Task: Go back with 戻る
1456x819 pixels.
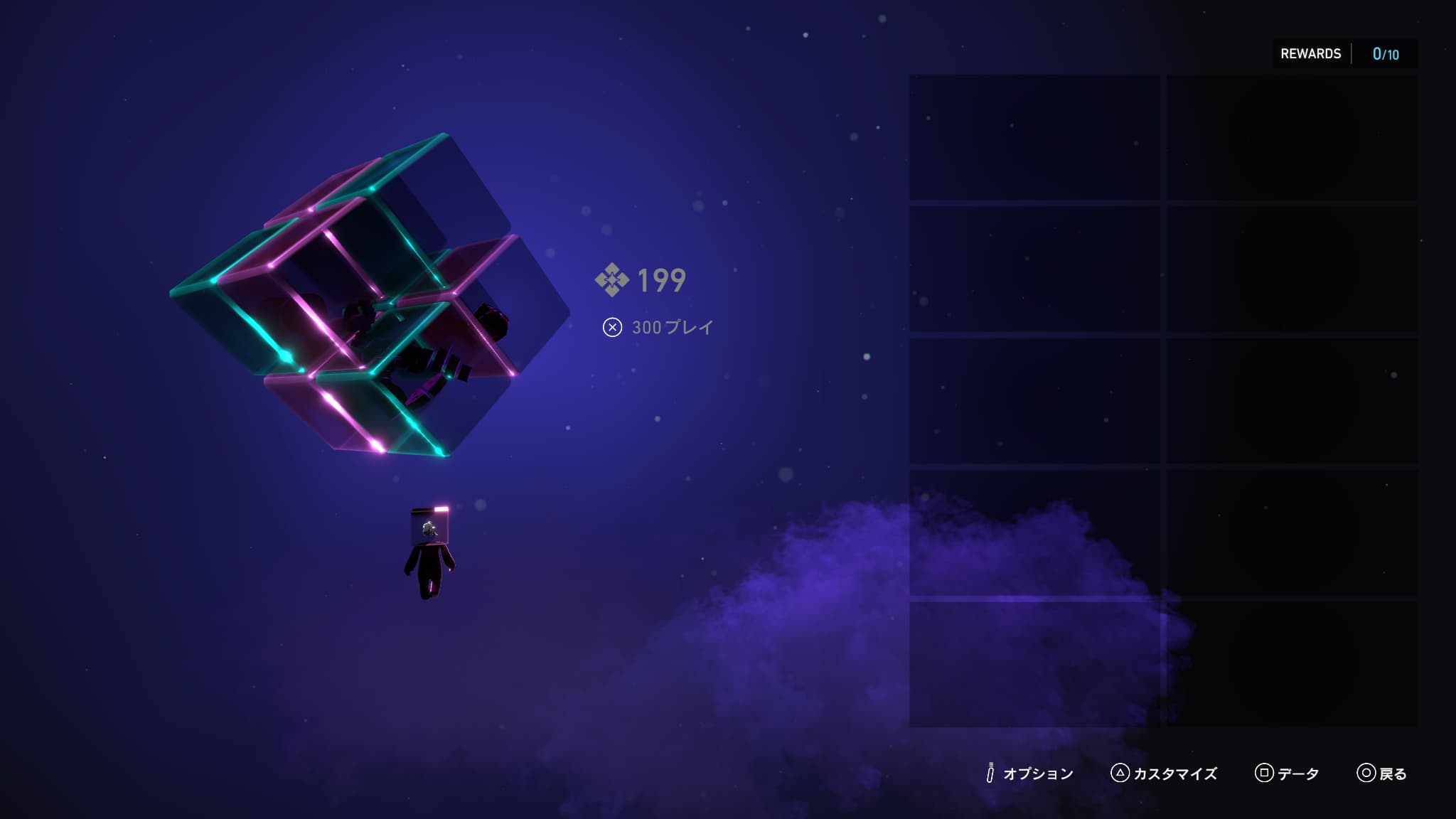Action: pyautogui.click(x=1382, y=773)
